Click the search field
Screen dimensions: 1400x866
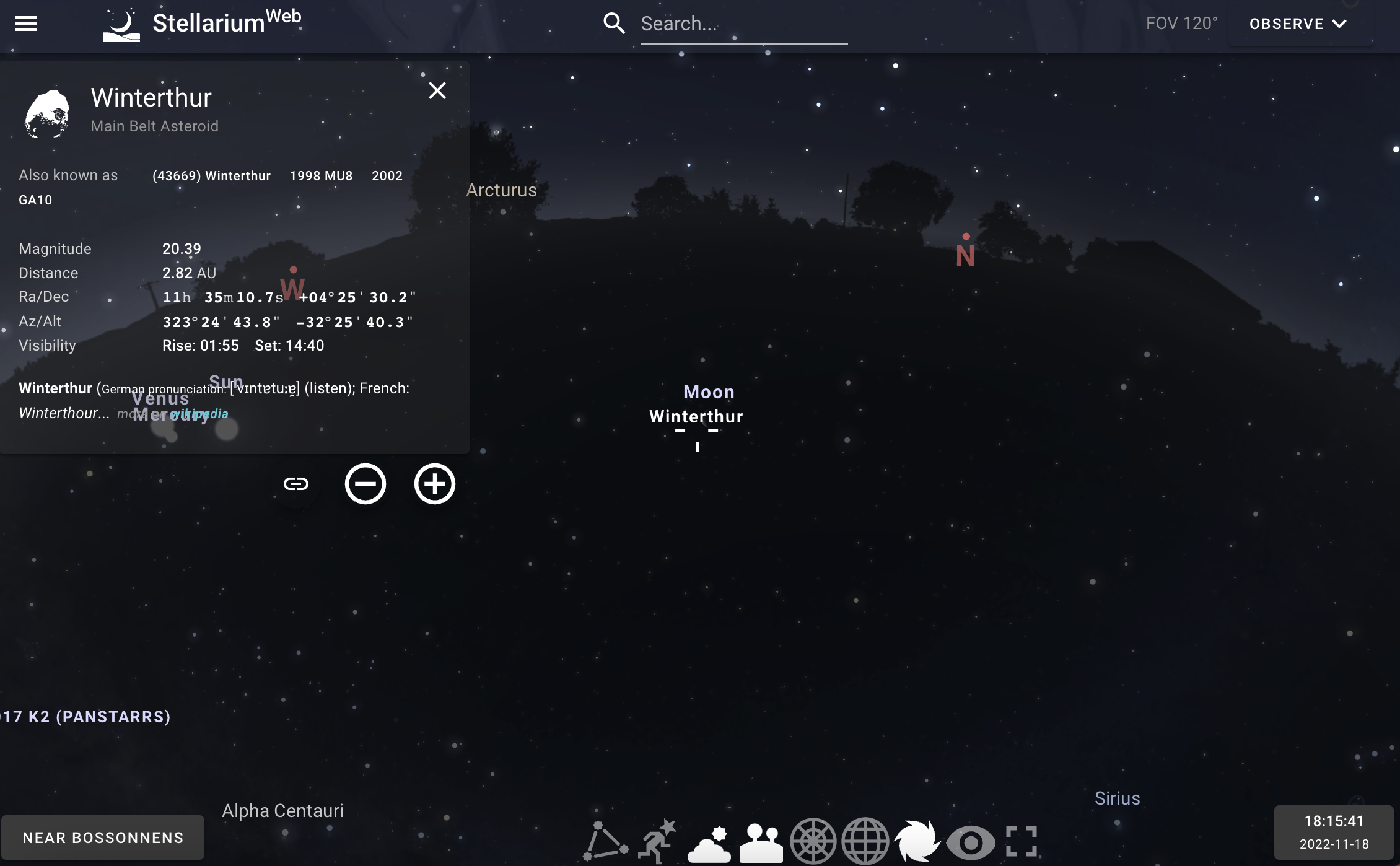743,24
